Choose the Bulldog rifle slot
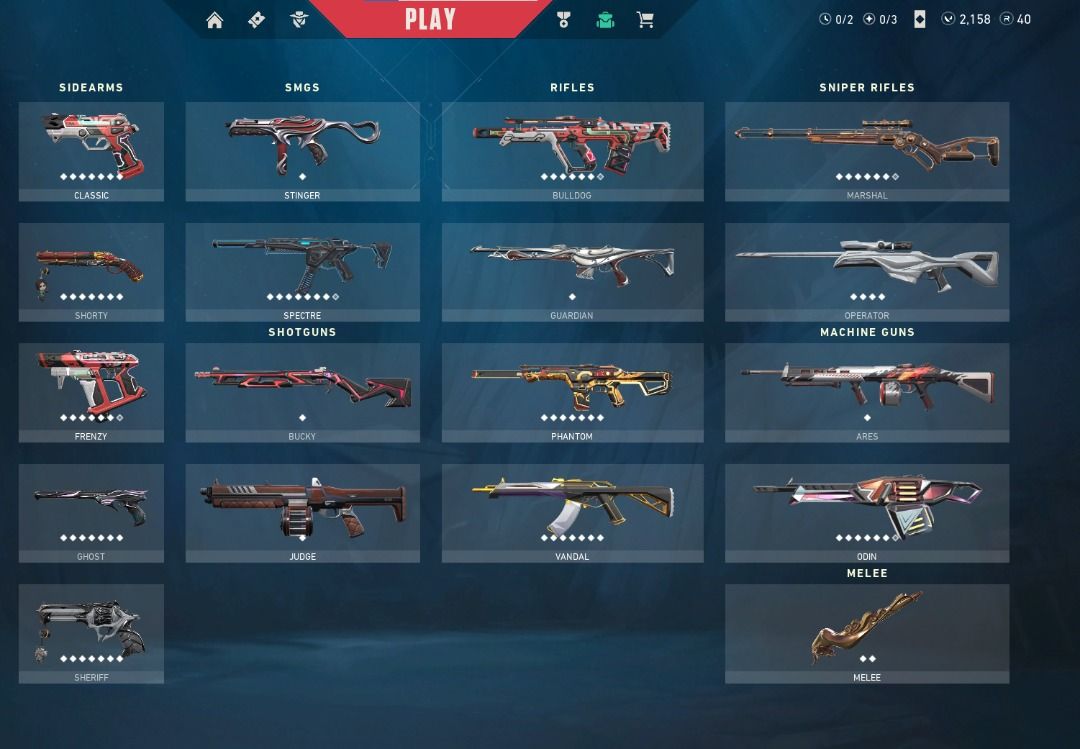1080x749 pixels. [572, 150]
